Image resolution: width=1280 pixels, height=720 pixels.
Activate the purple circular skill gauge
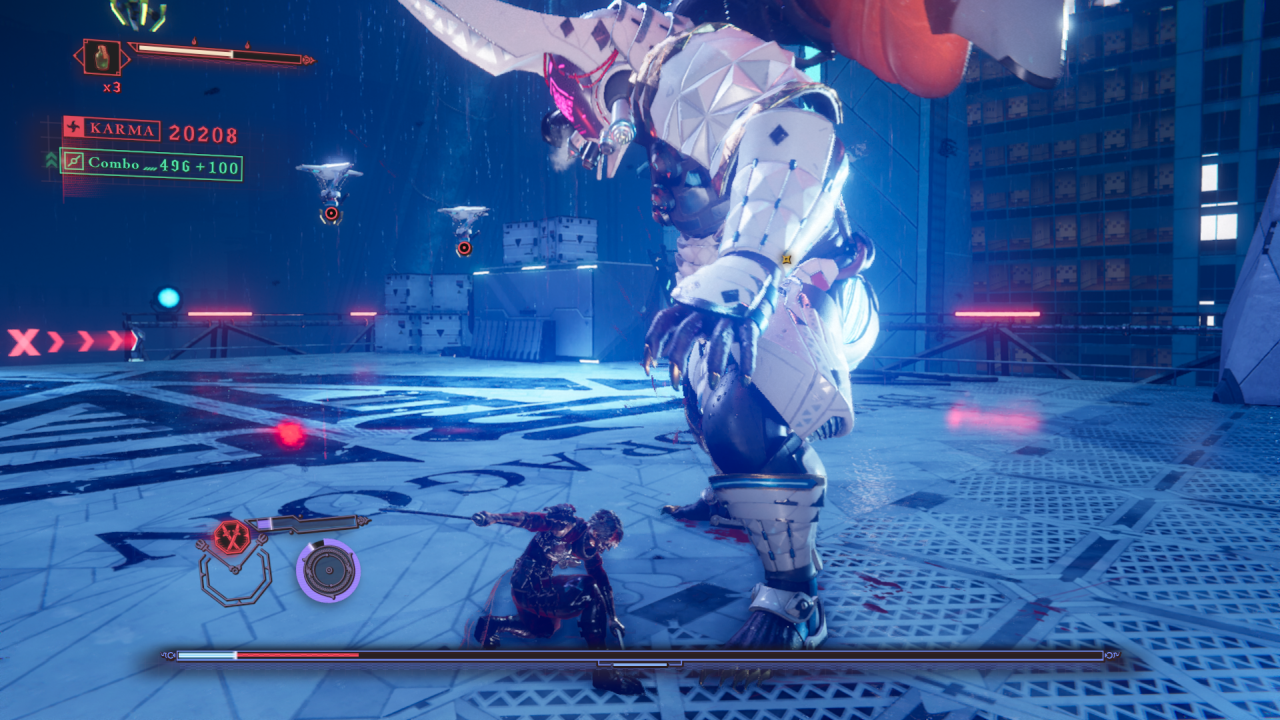pos(327,570)
